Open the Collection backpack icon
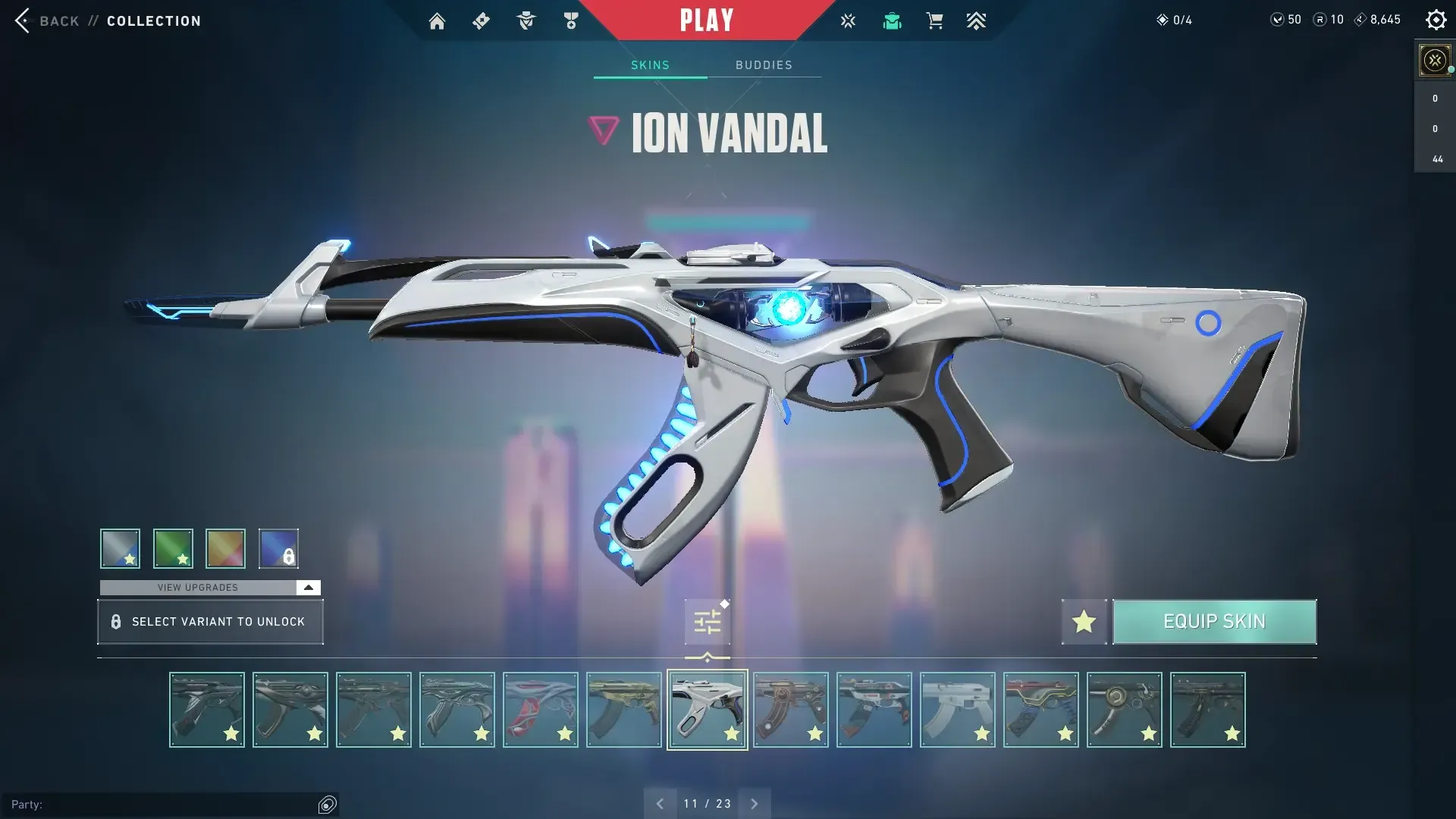Viewport: 1456px width, 819px height. tap(892, 20)
